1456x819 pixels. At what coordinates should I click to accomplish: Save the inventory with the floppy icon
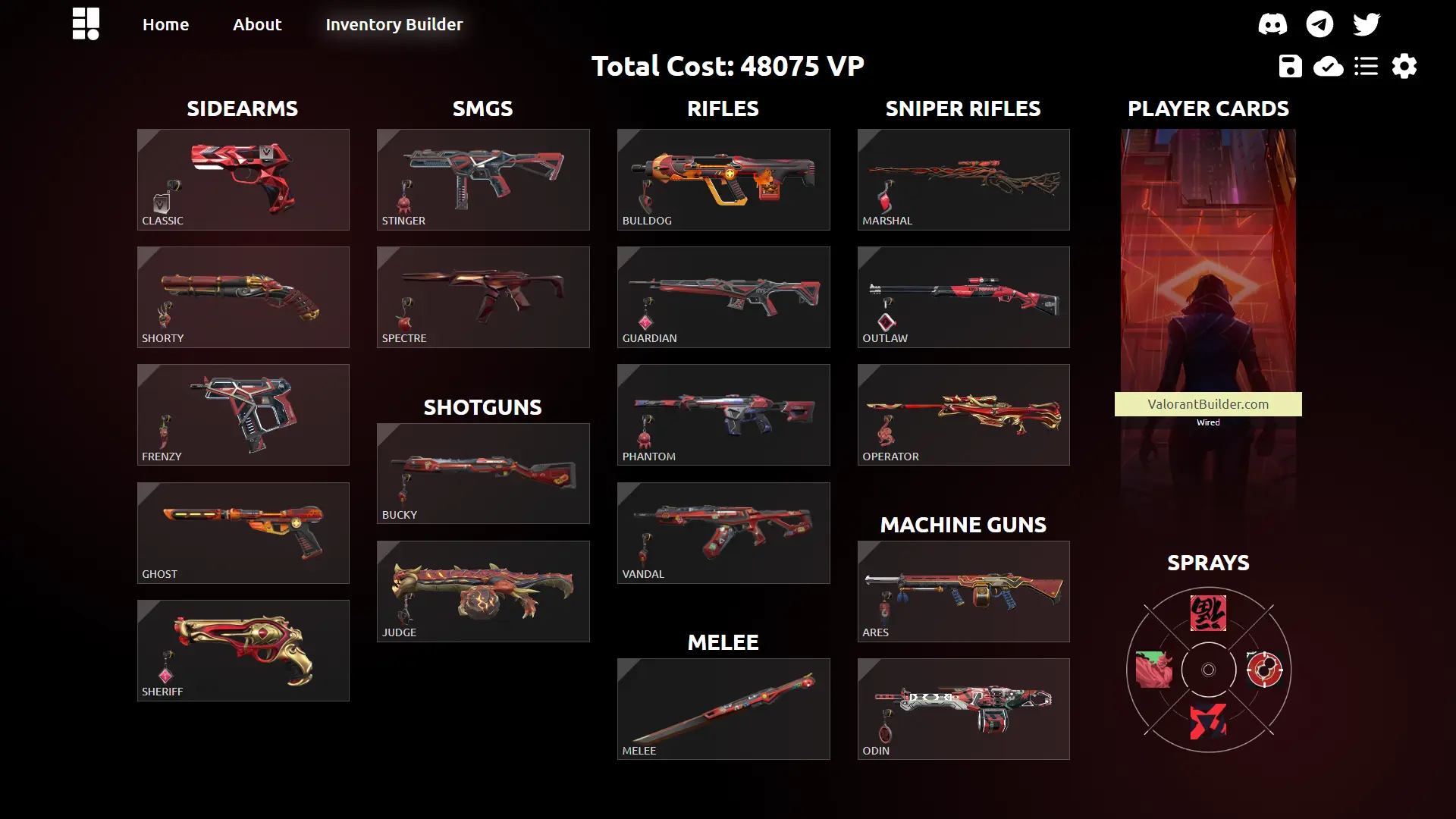(x=1290, y=67)
